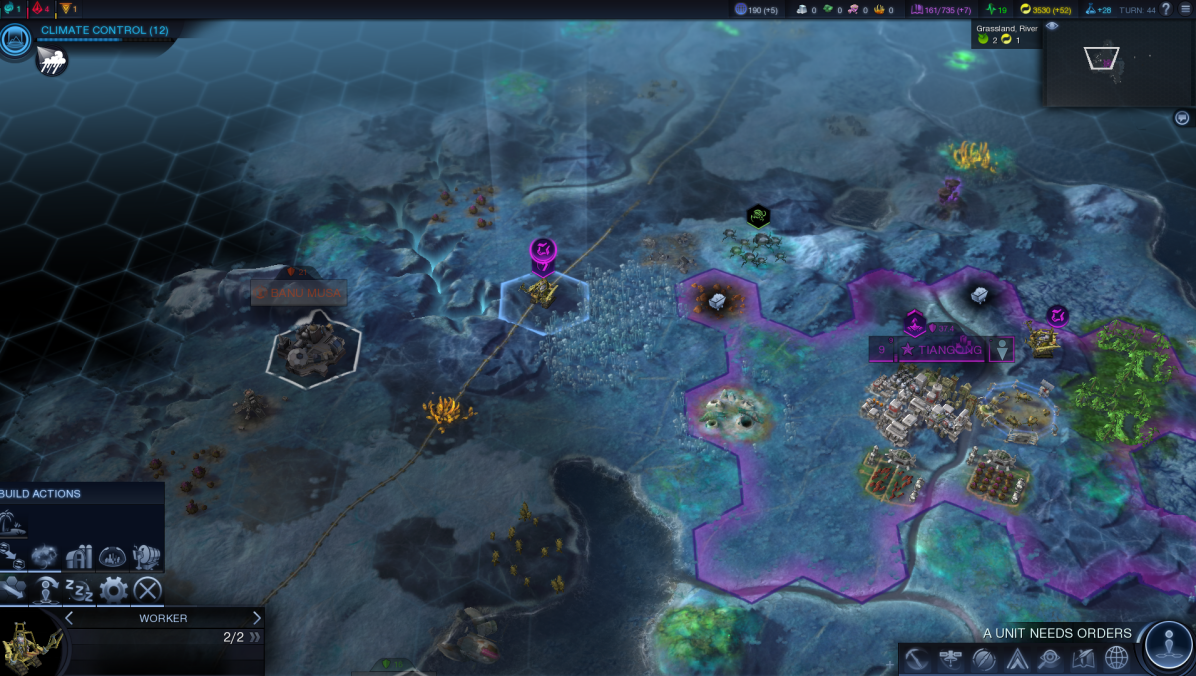The image size is (1196, 676).
Task: Cancel with the circled X action
Action: [147, 590]
